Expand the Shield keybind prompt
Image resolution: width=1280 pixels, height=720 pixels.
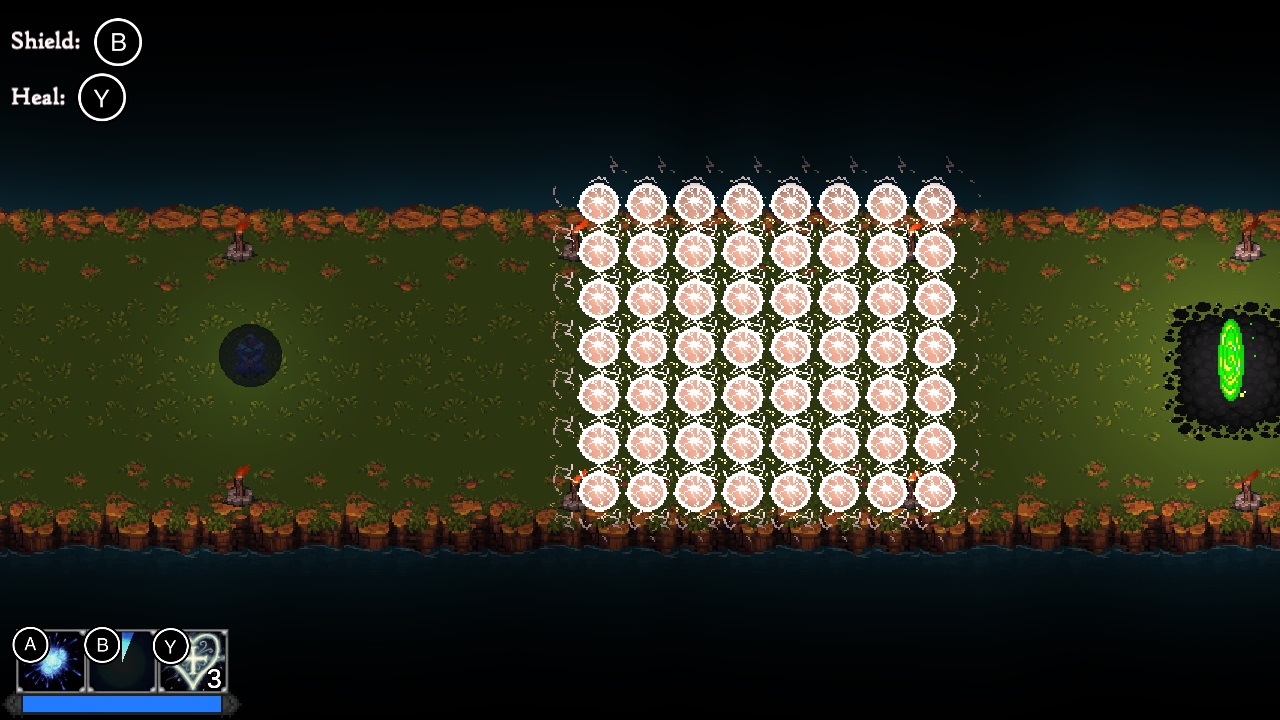click(x=117, y=42)
